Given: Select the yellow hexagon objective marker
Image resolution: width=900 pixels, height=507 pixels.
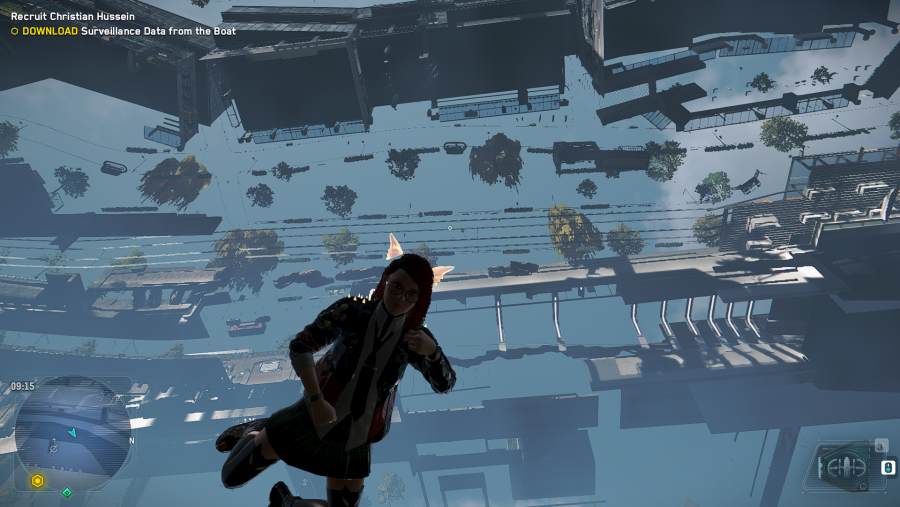Looking at the screenshot, I should 37,481.
